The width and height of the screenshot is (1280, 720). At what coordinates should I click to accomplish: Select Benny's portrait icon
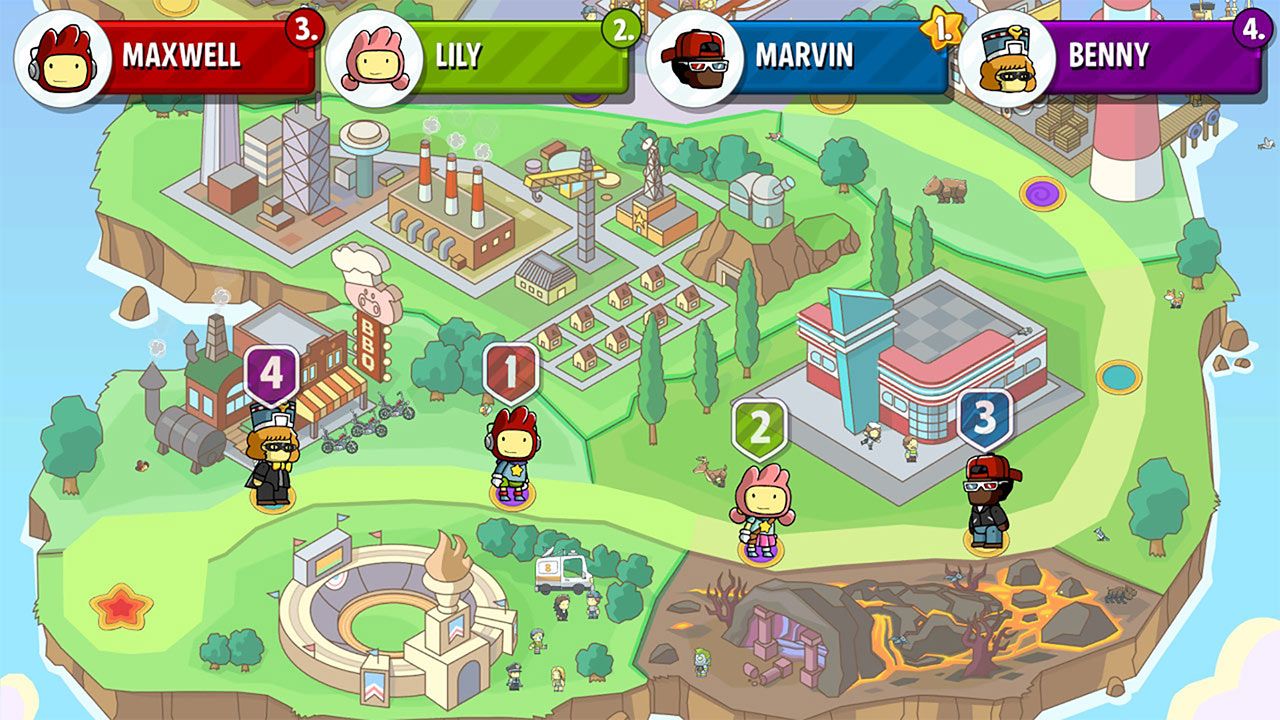pos(1005,55)
